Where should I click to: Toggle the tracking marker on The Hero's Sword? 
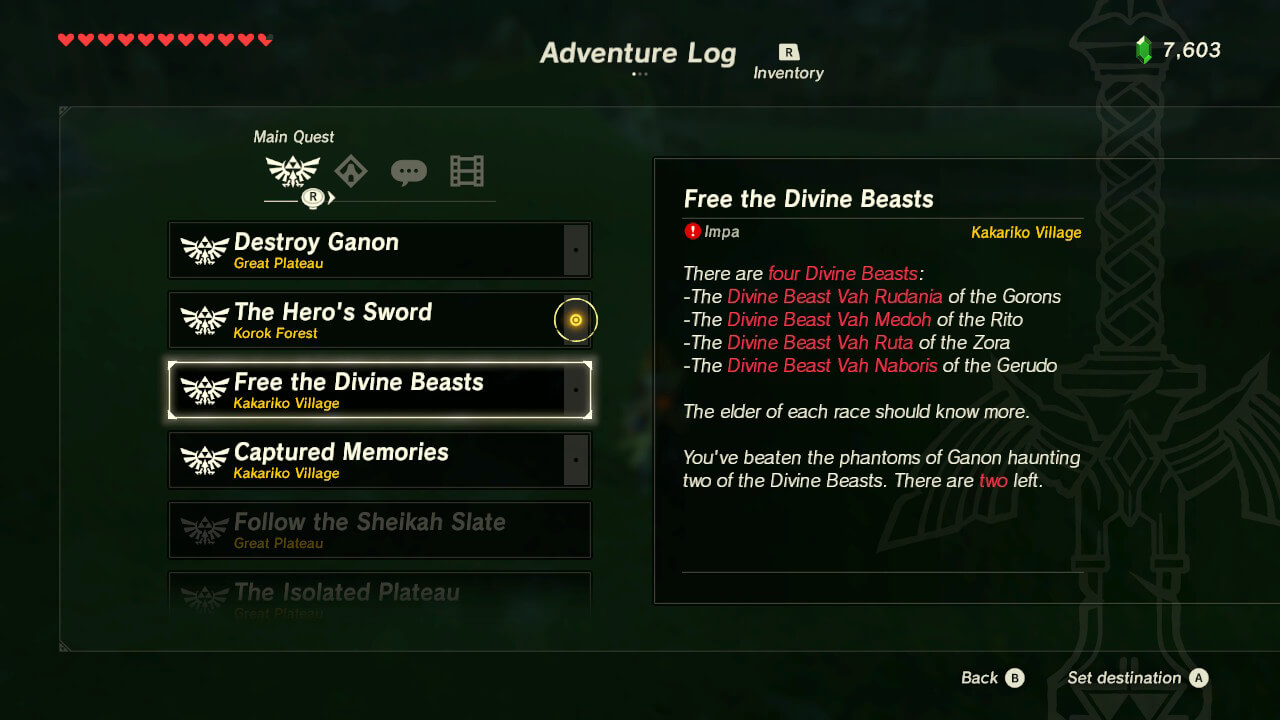(x=576, y=319)
